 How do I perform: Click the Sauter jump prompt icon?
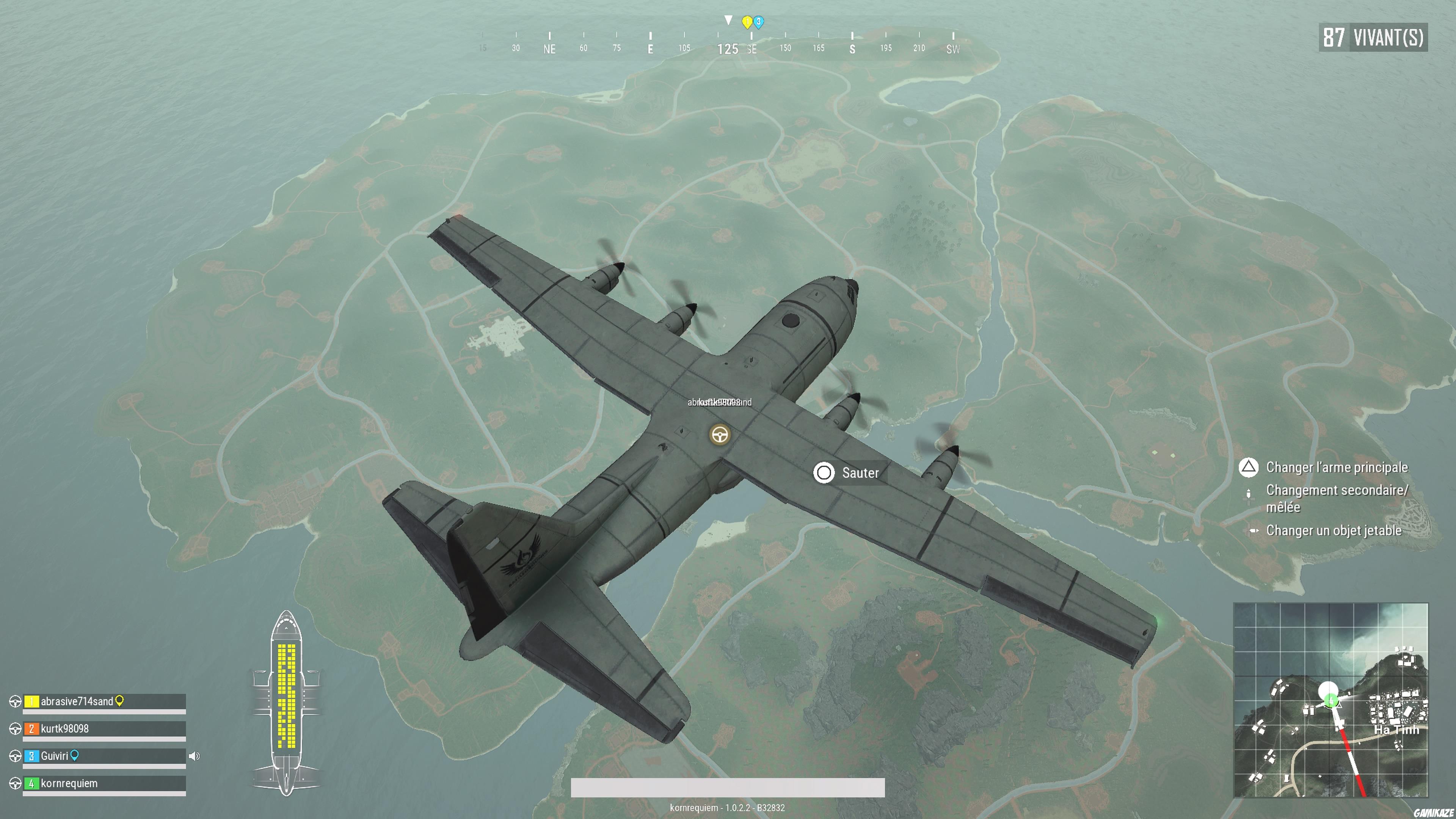[825, 472]
